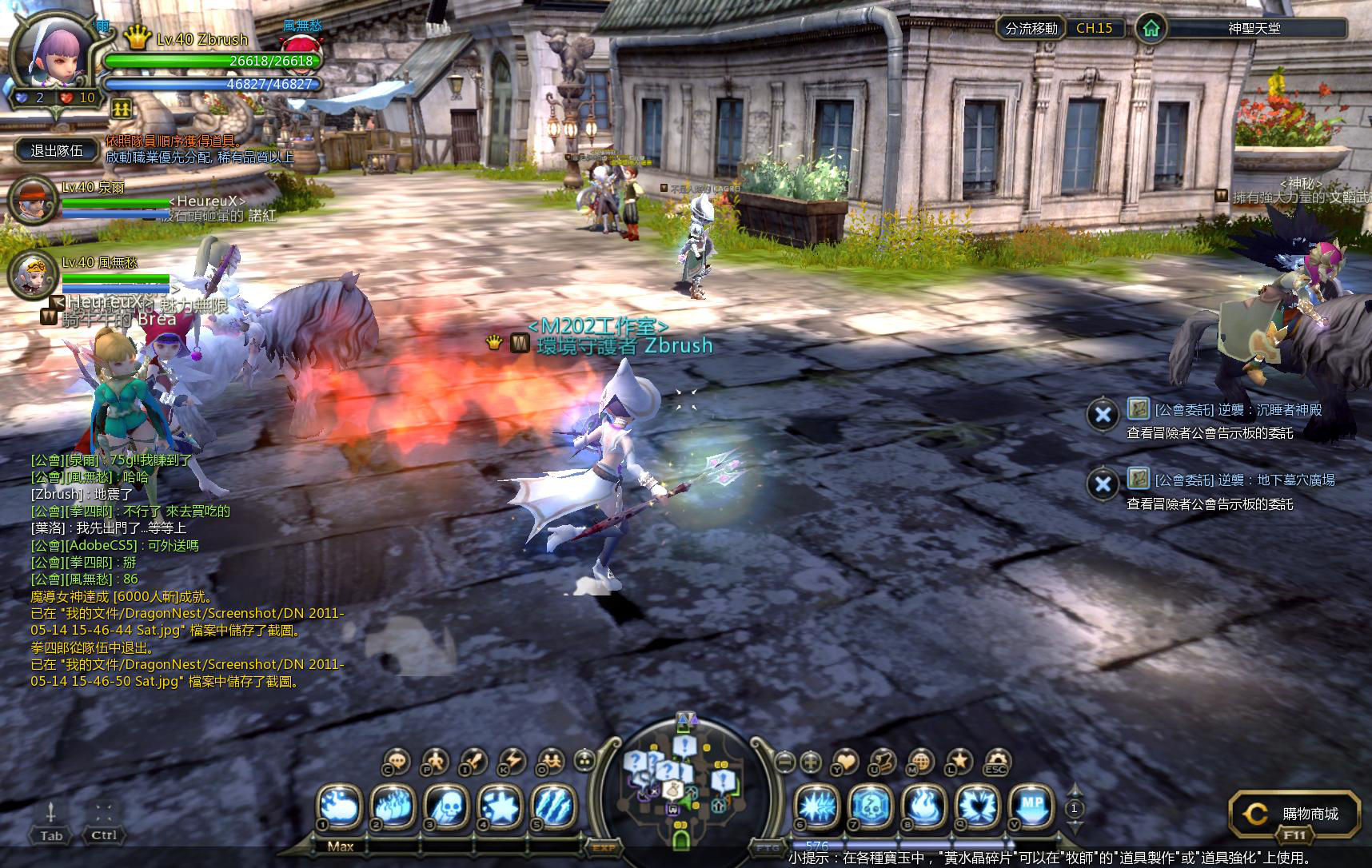Click the green home icon in top bar
The height and width of the screenshot is (868, 1372).
[1151, 29]
